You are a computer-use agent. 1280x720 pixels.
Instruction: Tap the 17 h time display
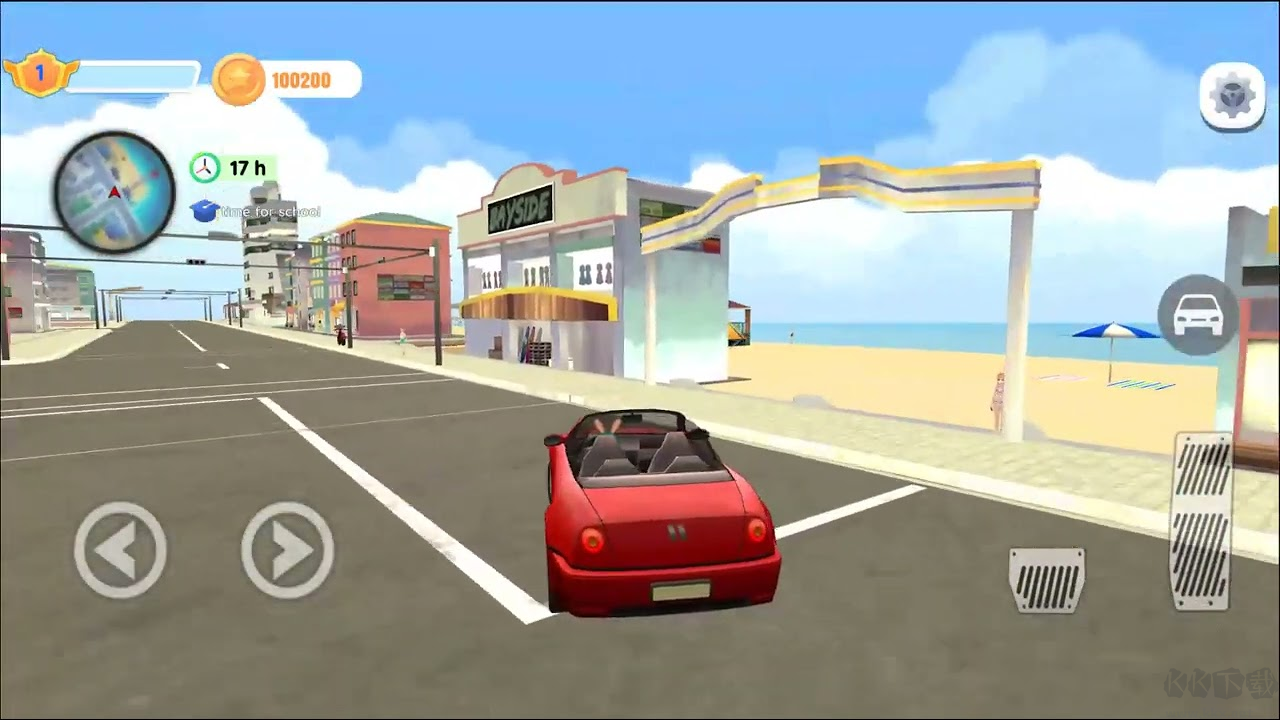tap(246, 168)
